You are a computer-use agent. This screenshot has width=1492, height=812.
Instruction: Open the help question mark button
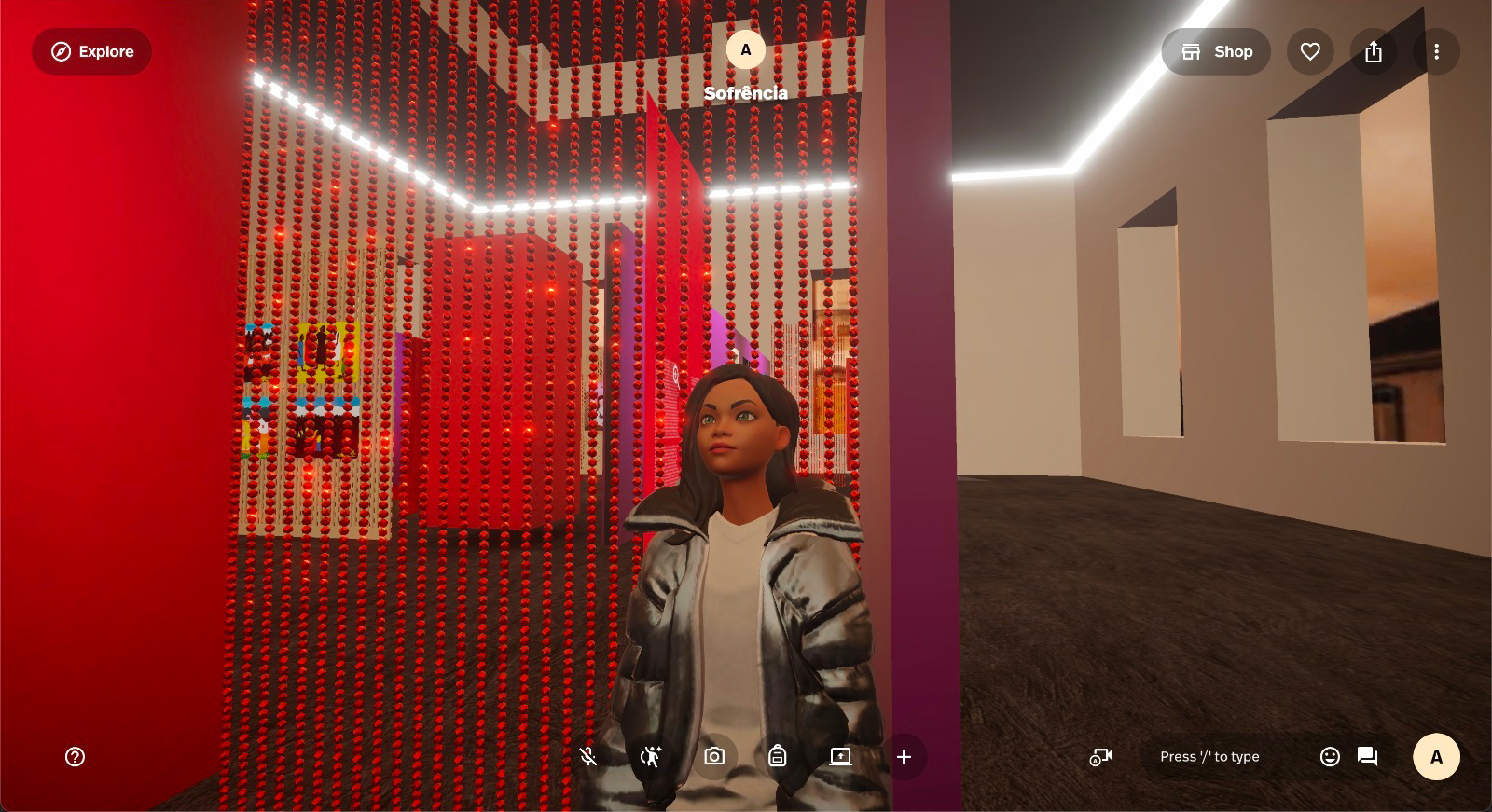76,757
